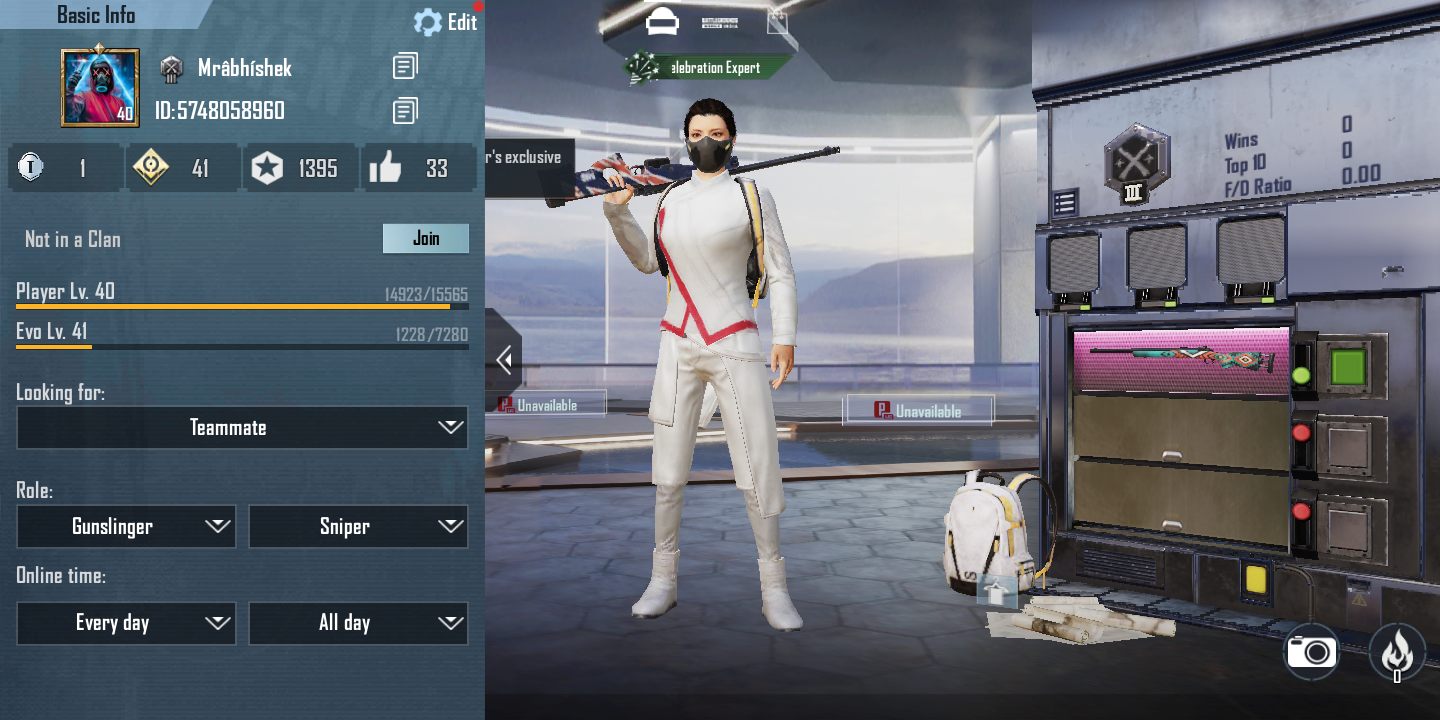Open the Edit profile settings
Viewport: 1440px width, 720px height.
click(446, 22)
